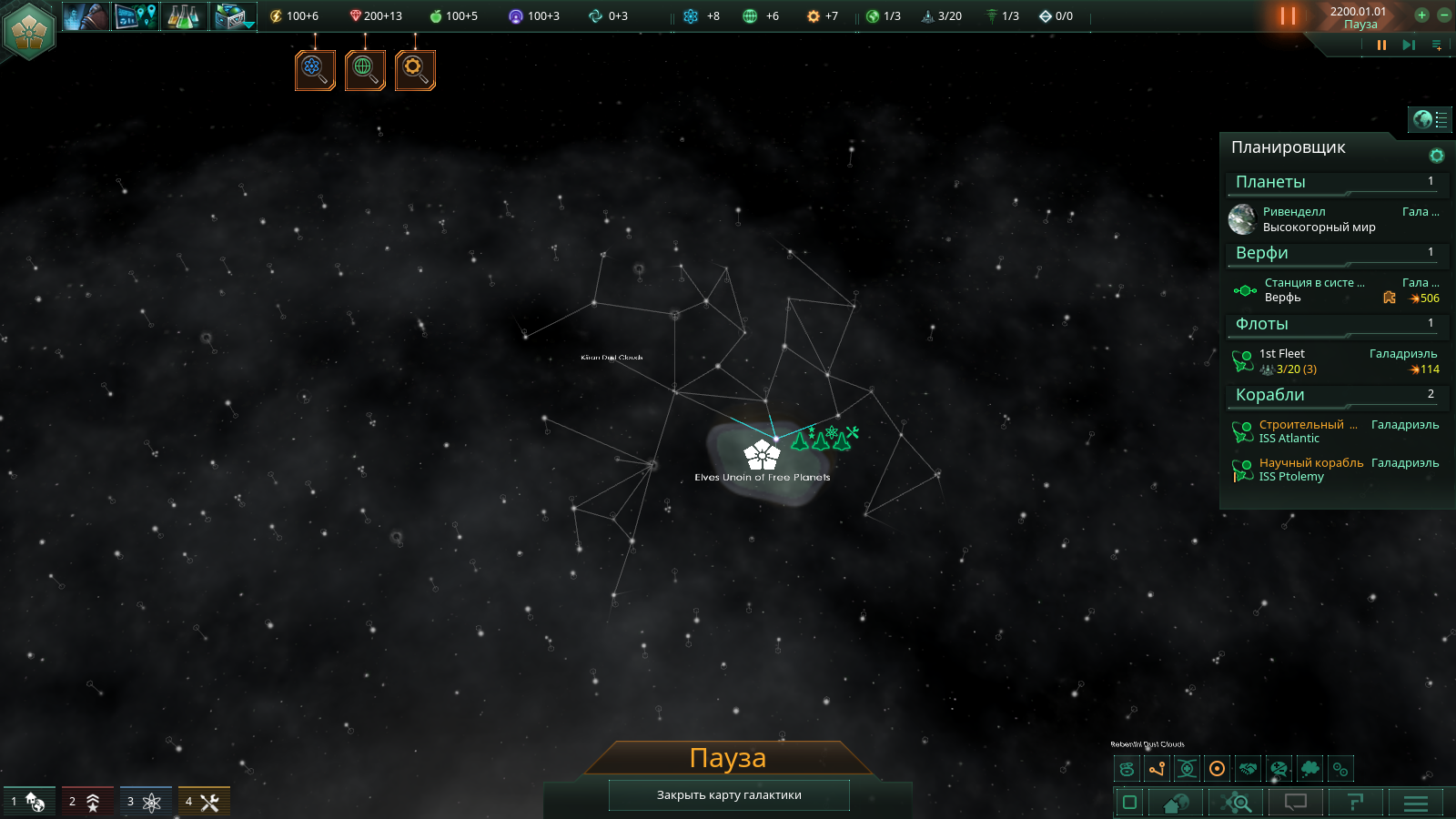Open the empire emblem government screen

(29, 30)
